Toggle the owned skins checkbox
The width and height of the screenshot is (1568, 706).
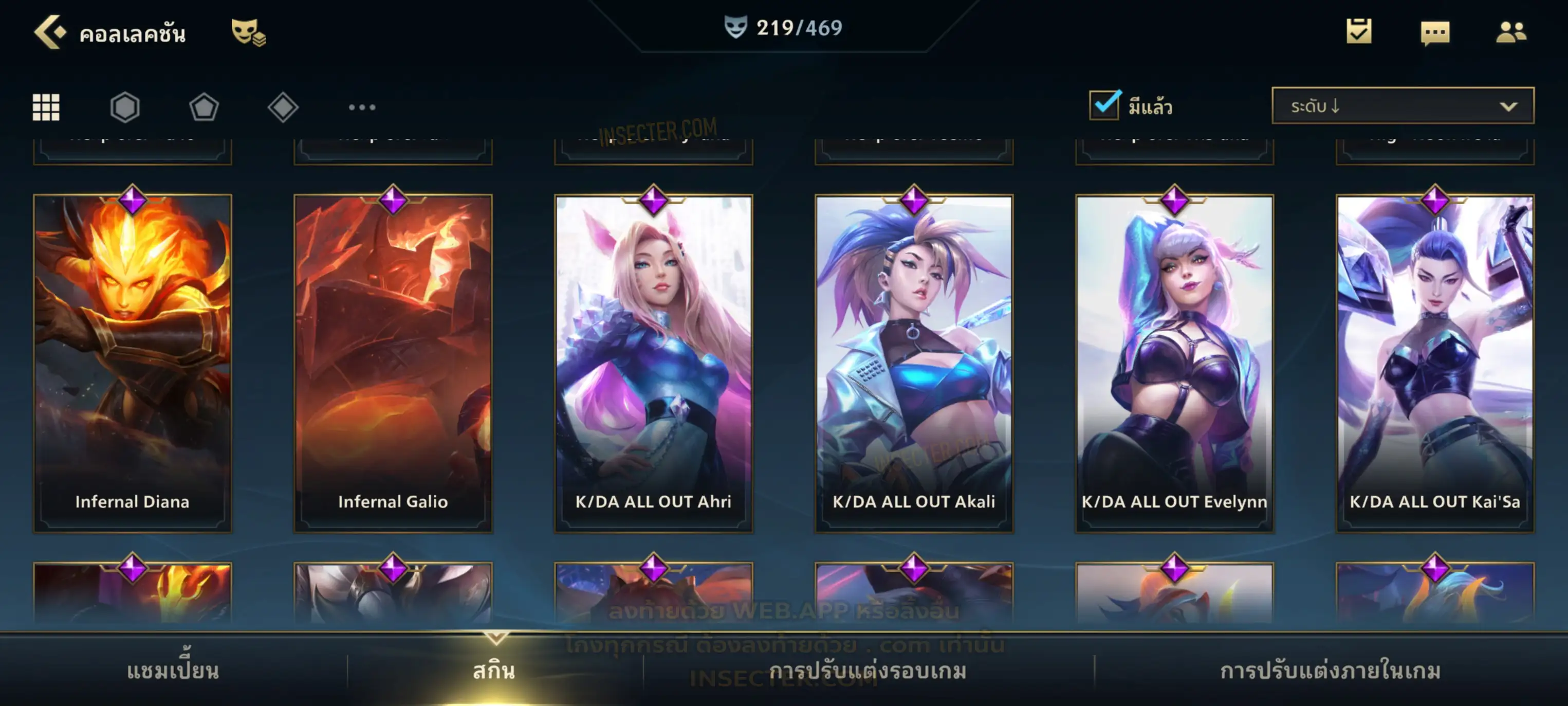[1103, 105]
